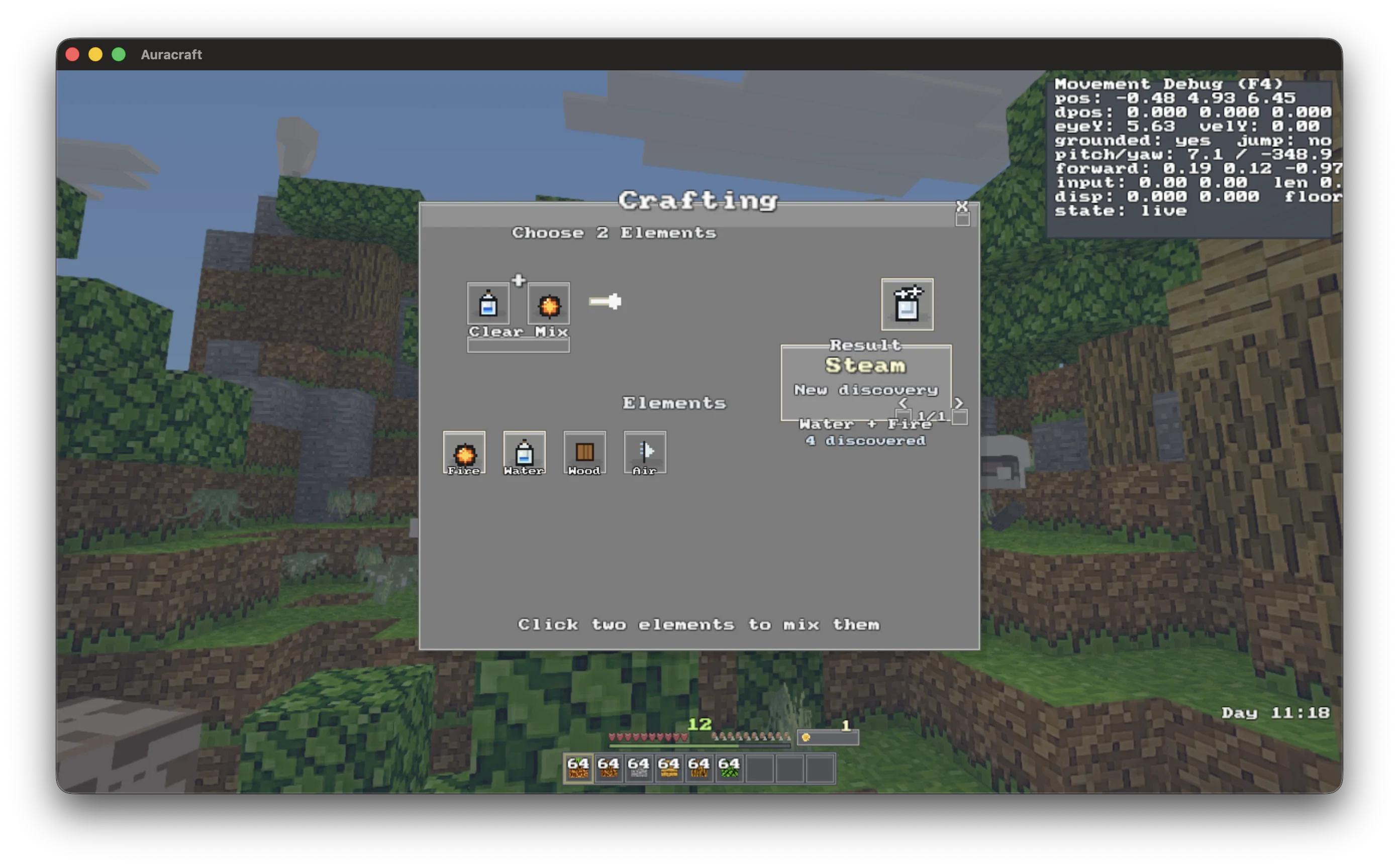Select the stone block hotbar slot

point(638,769)
